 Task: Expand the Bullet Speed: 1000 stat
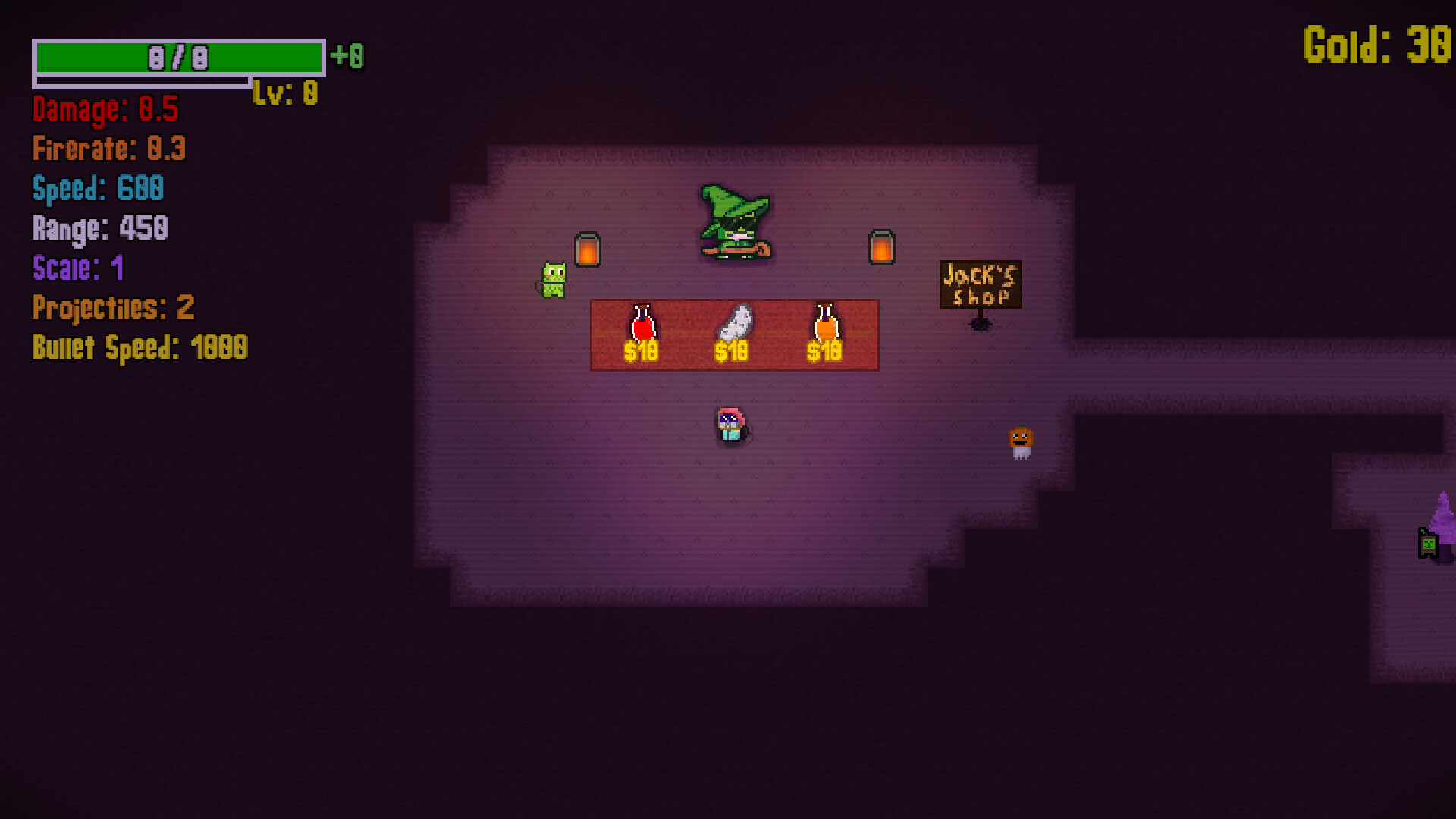[139, 347]
